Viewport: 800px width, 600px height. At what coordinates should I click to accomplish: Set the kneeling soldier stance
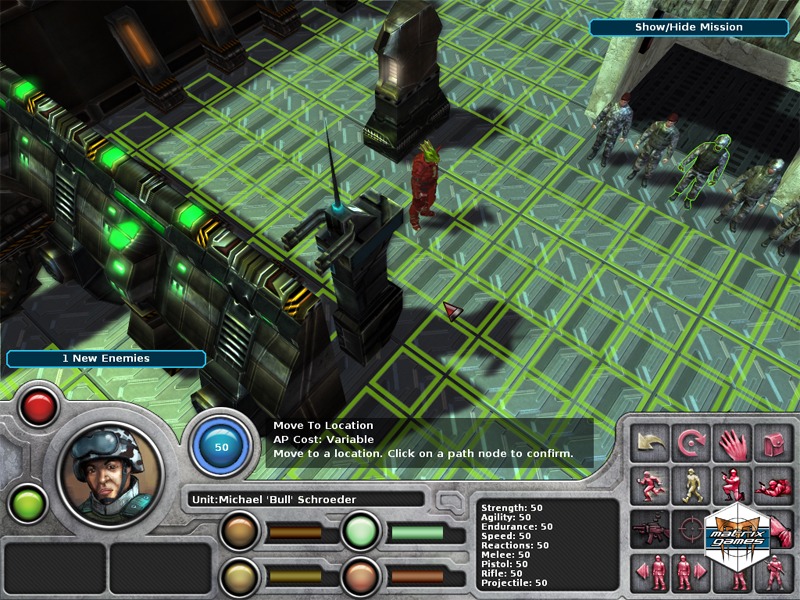[732, 485]
